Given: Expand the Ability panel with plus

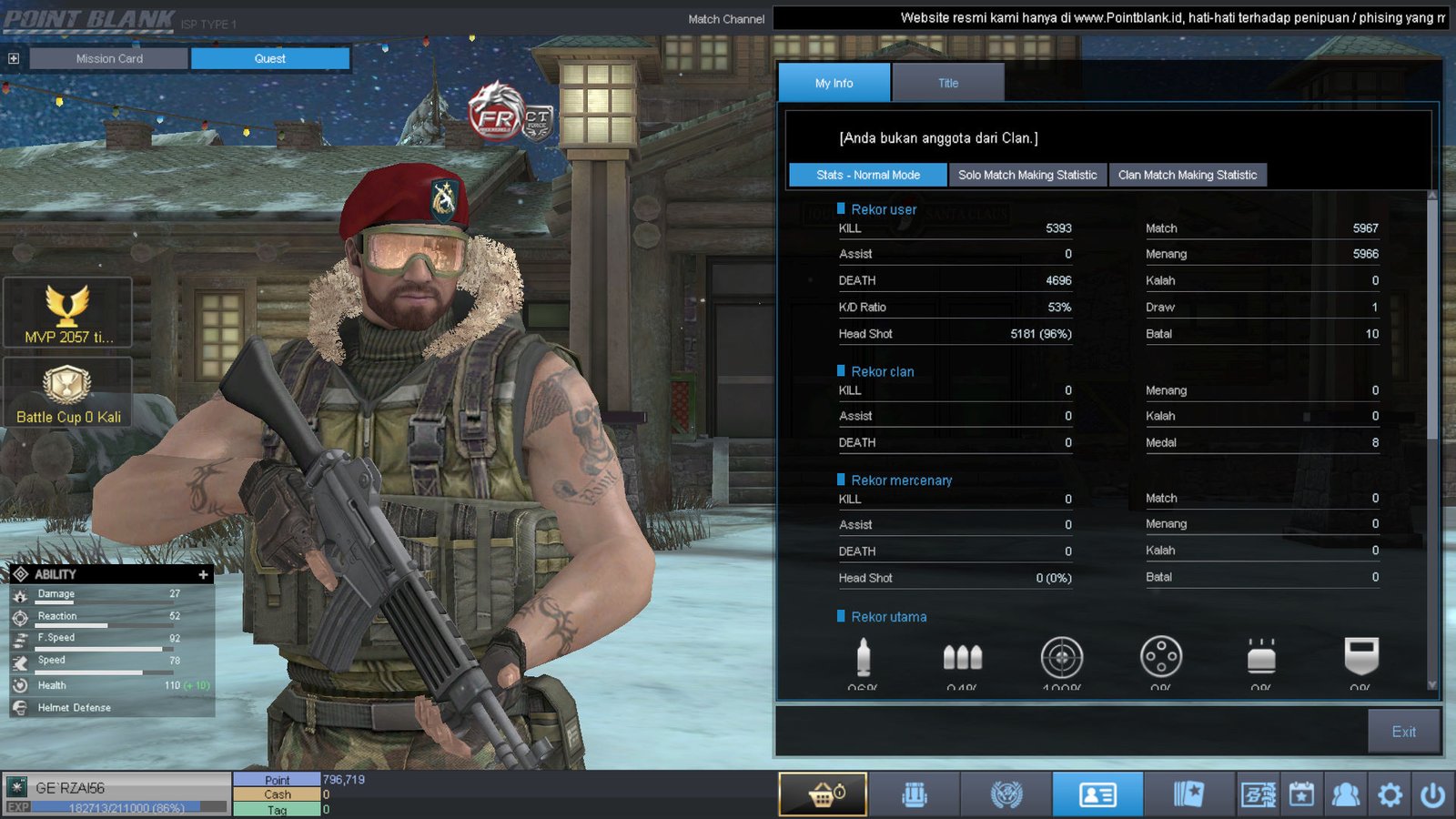Looking at the screenshot, I should click(203, 574).
